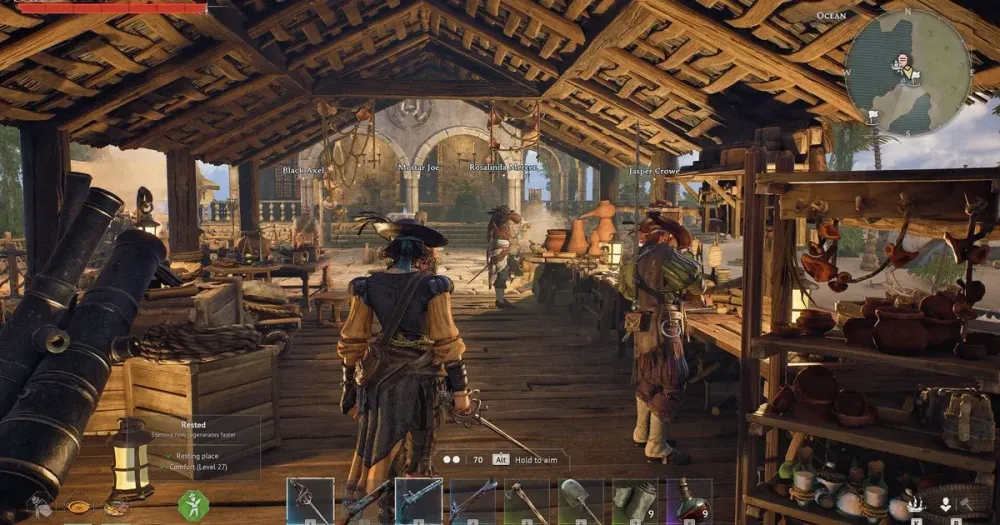Choose the axe hotbar slot
Viewport: 1000px width, 525px height.
point(526,500)
